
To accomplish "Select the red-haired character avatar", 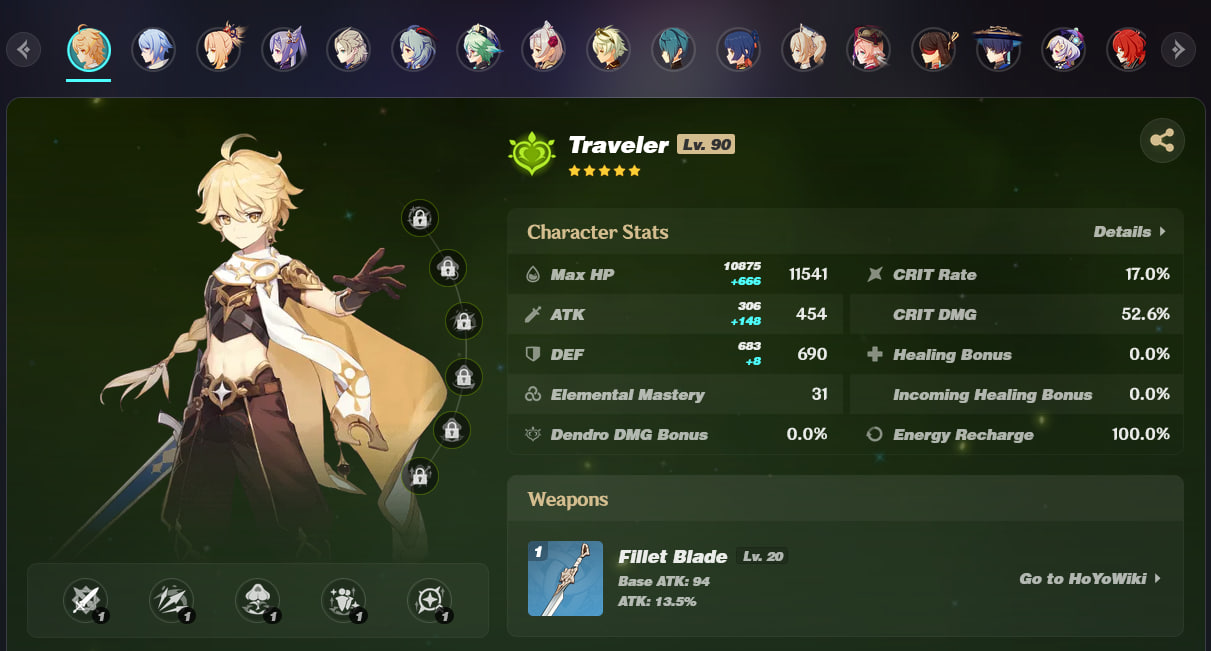I will (x=1127, y=48).
